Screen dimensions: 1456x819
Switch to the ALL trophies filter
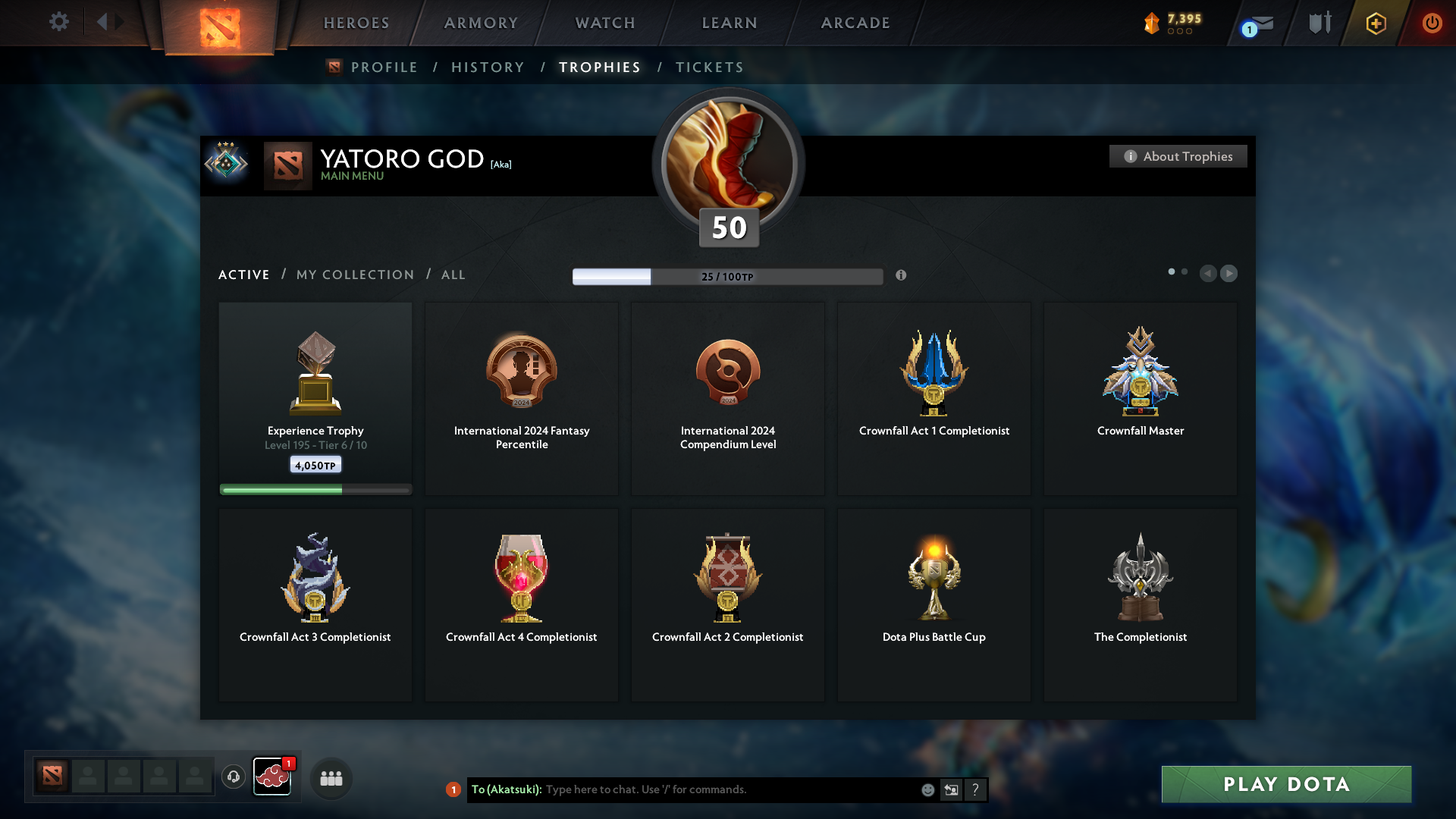(x=453, y=275)
